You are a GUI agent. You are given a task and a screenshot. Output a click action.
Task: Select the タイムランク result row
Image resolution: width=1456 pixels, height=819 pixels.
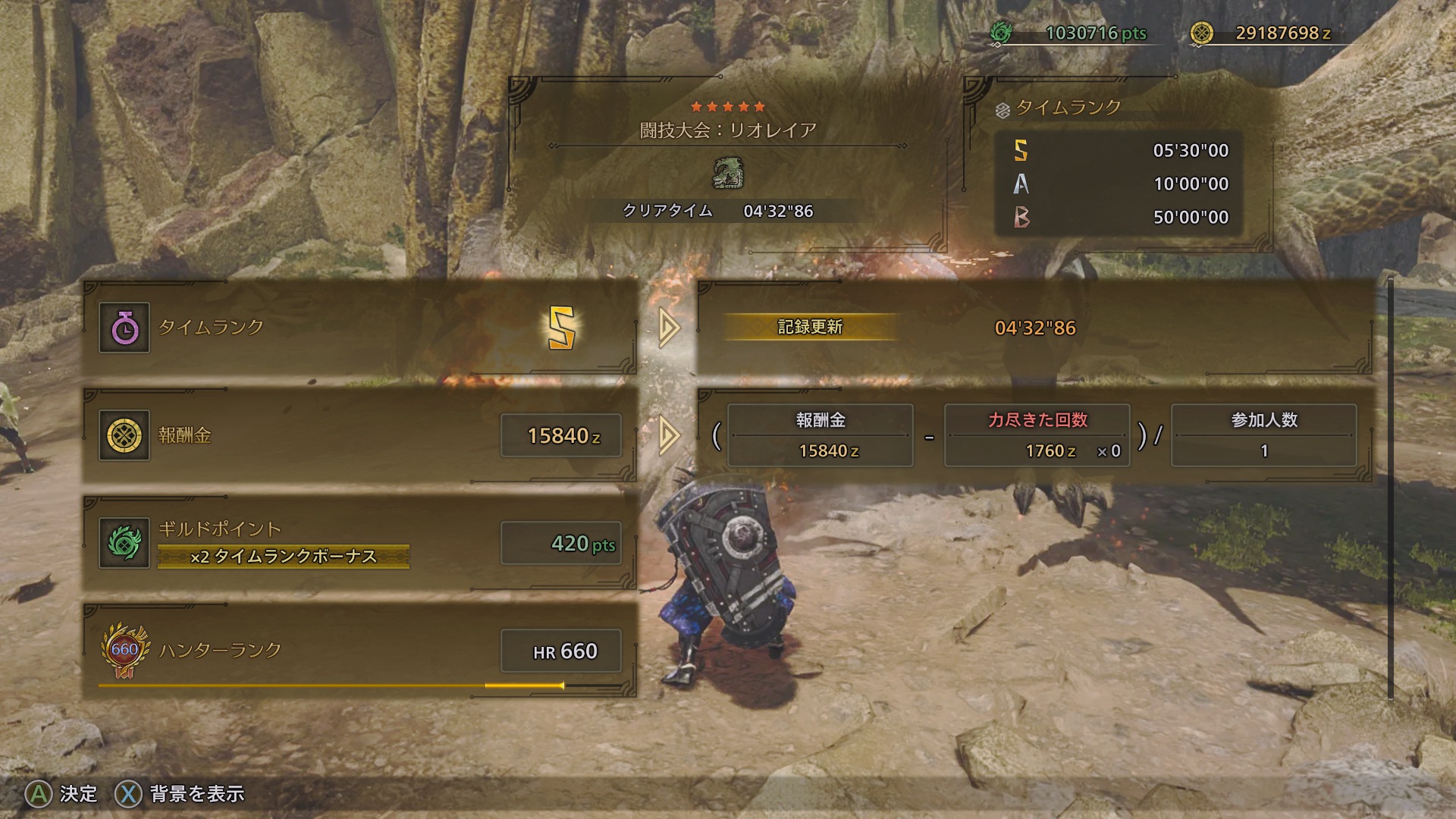pos(359,328)
